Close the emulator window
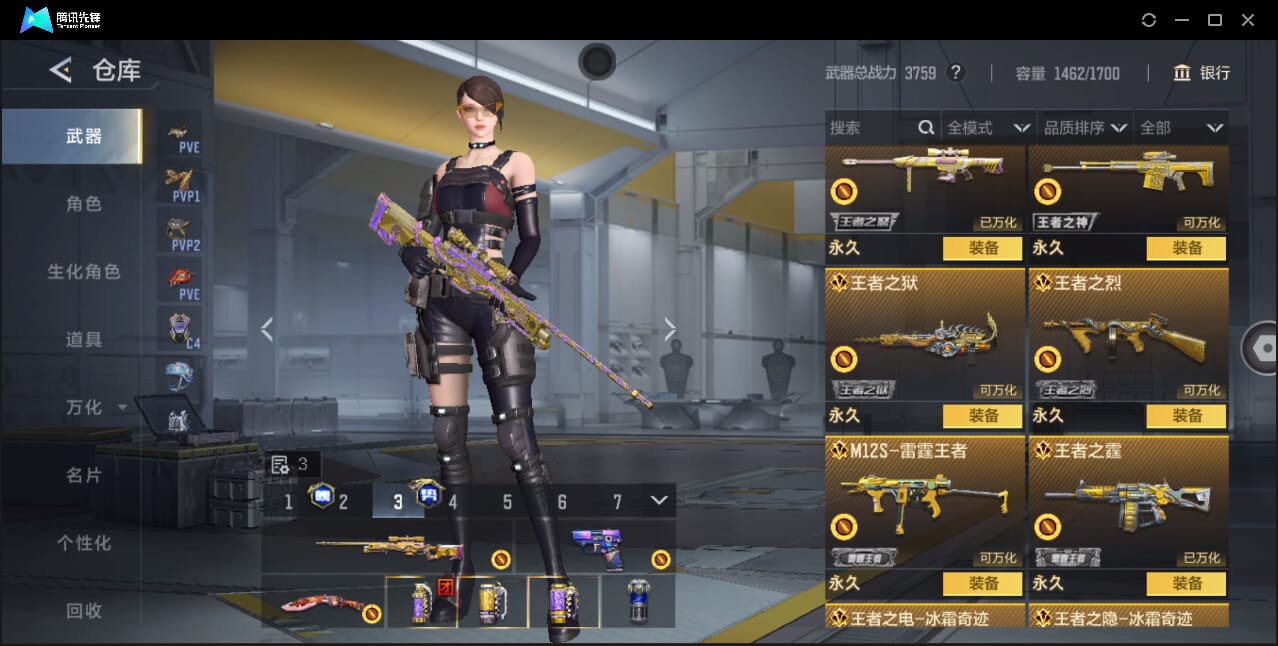This screenshot has width=1278, height=646. tap(1247, 20)
